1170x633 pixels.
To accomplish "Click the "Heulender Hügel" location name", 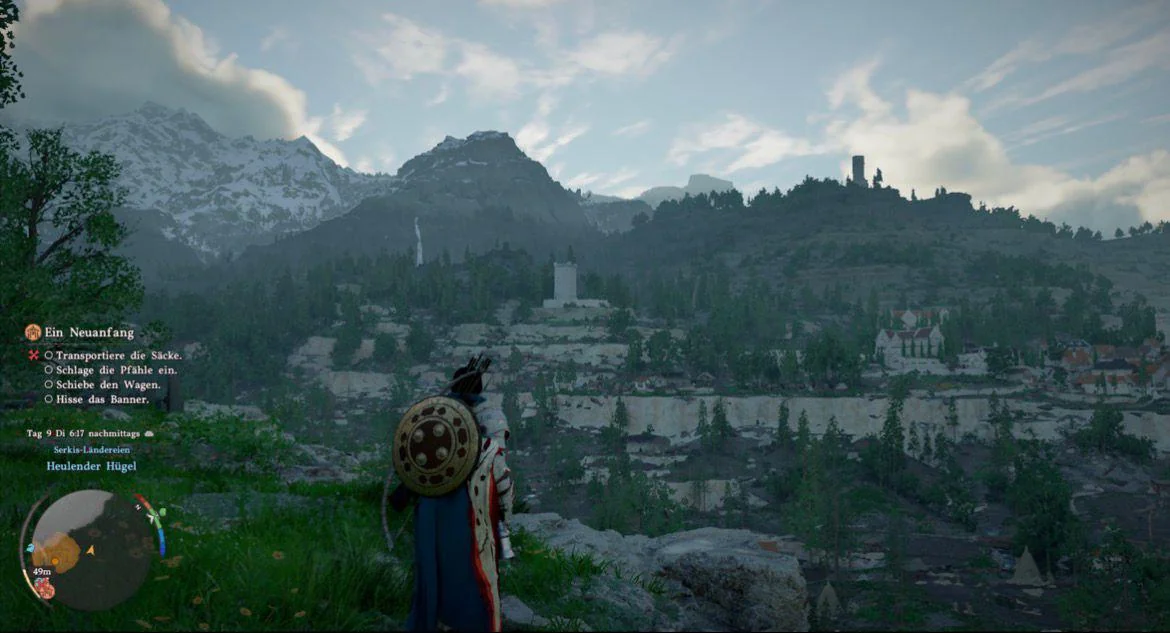I will (91, 466).
